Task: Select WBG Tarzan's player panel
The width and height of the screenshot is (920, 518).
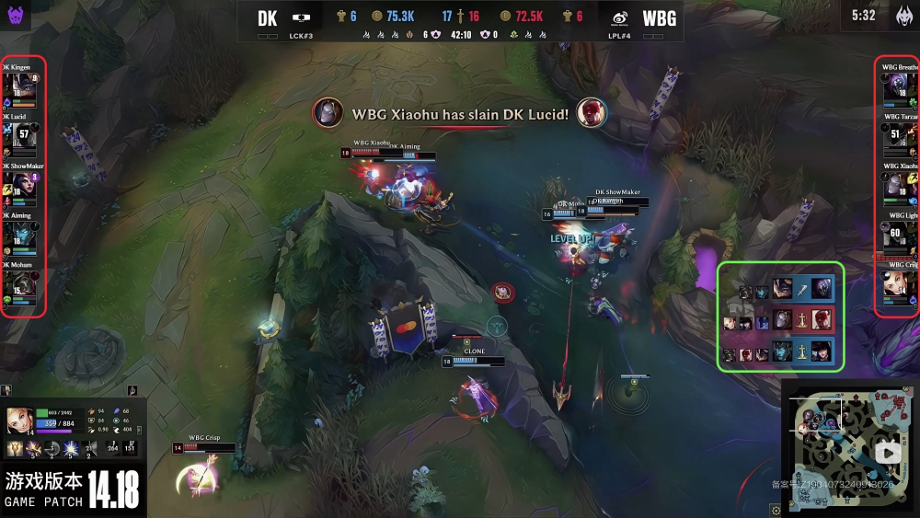Action: click(x=899, y=136)
